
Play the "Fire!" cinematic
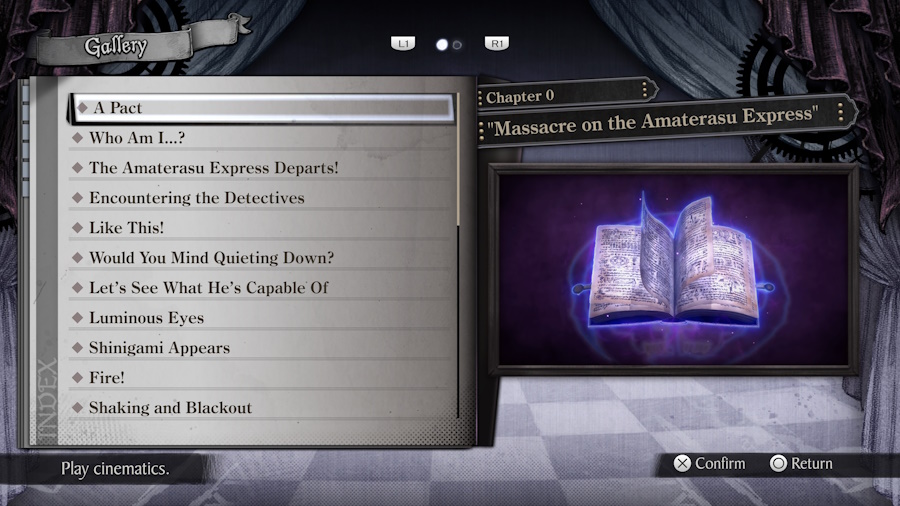[107, 378]
